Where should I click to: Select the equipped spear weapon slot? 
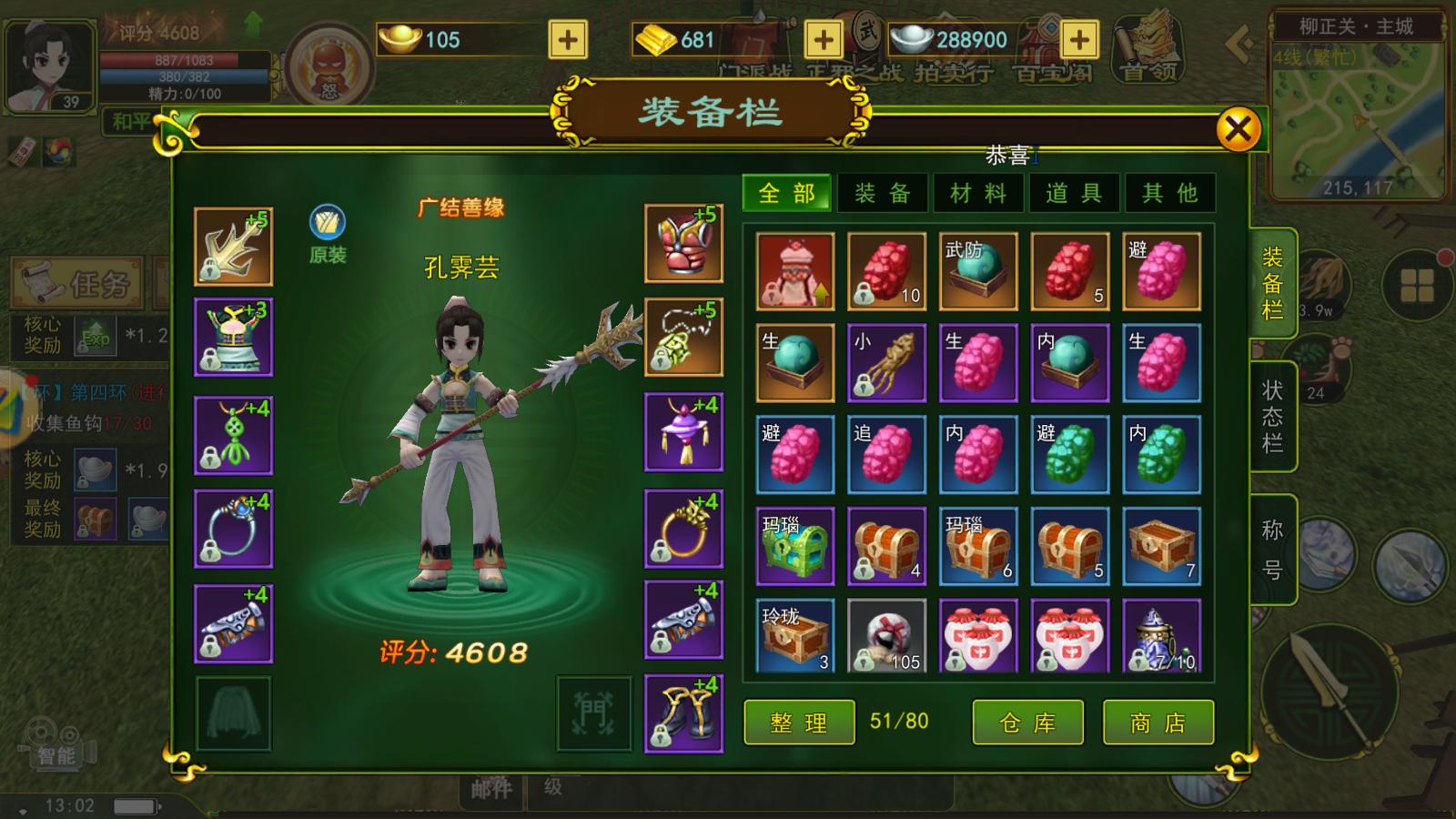pyautogui.click(x=233, y=247)
